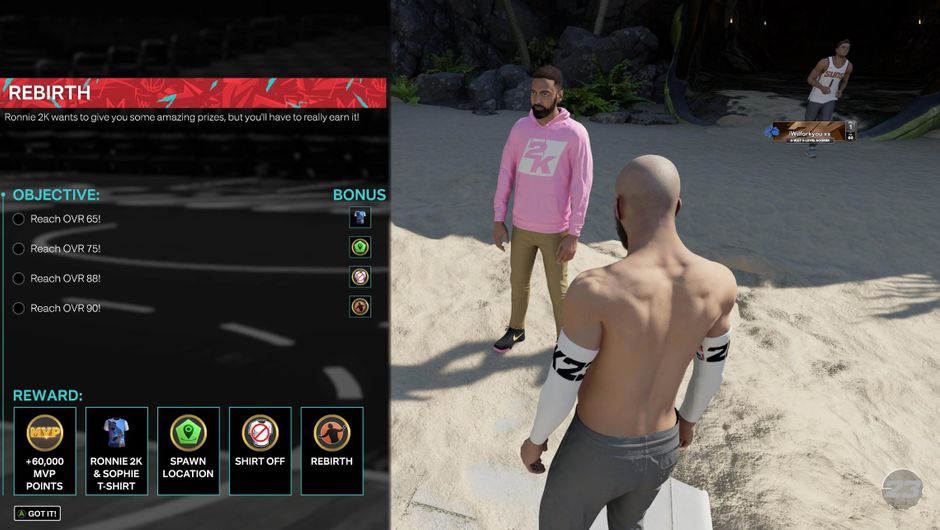Select the Reach OVR 90 objective row
The height and width of the screenshot is (530, 940).
tap(65, 308)
